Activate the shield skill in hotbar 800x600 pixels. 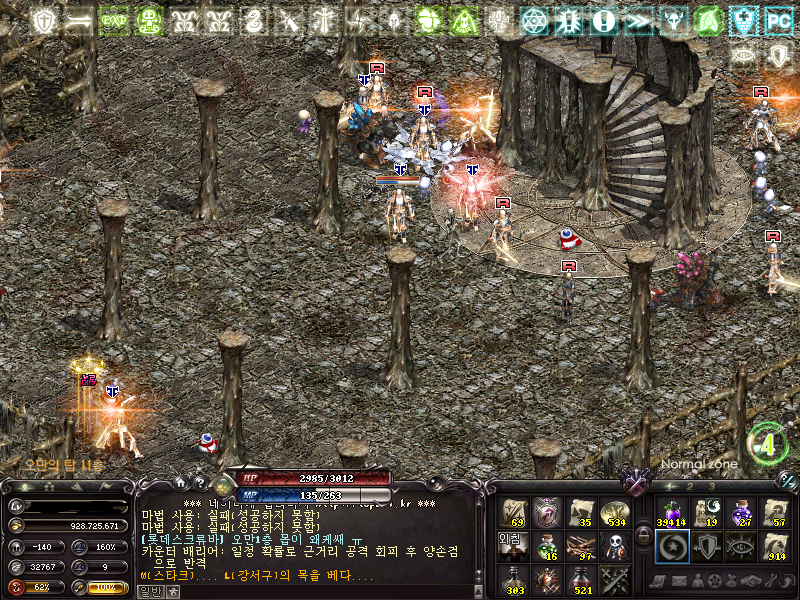click(x=707, y=546)
